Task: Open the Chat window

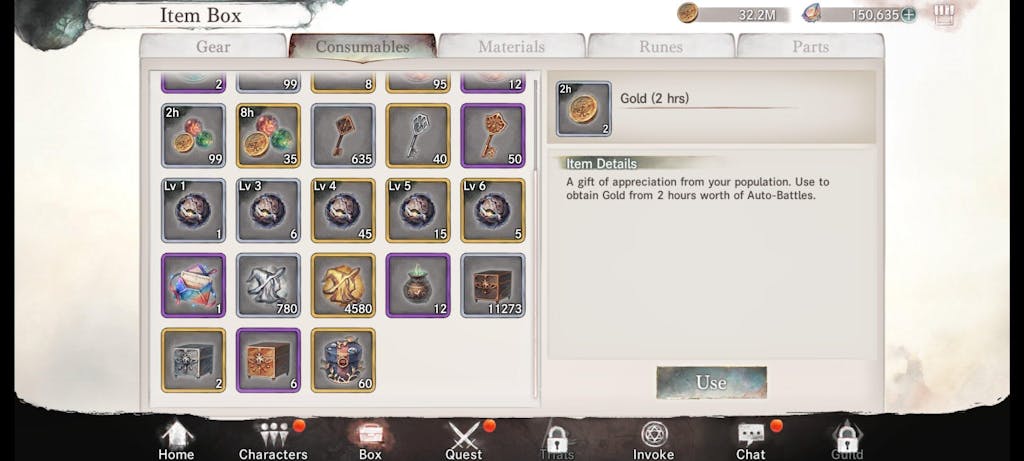Action: click(750, 440)
